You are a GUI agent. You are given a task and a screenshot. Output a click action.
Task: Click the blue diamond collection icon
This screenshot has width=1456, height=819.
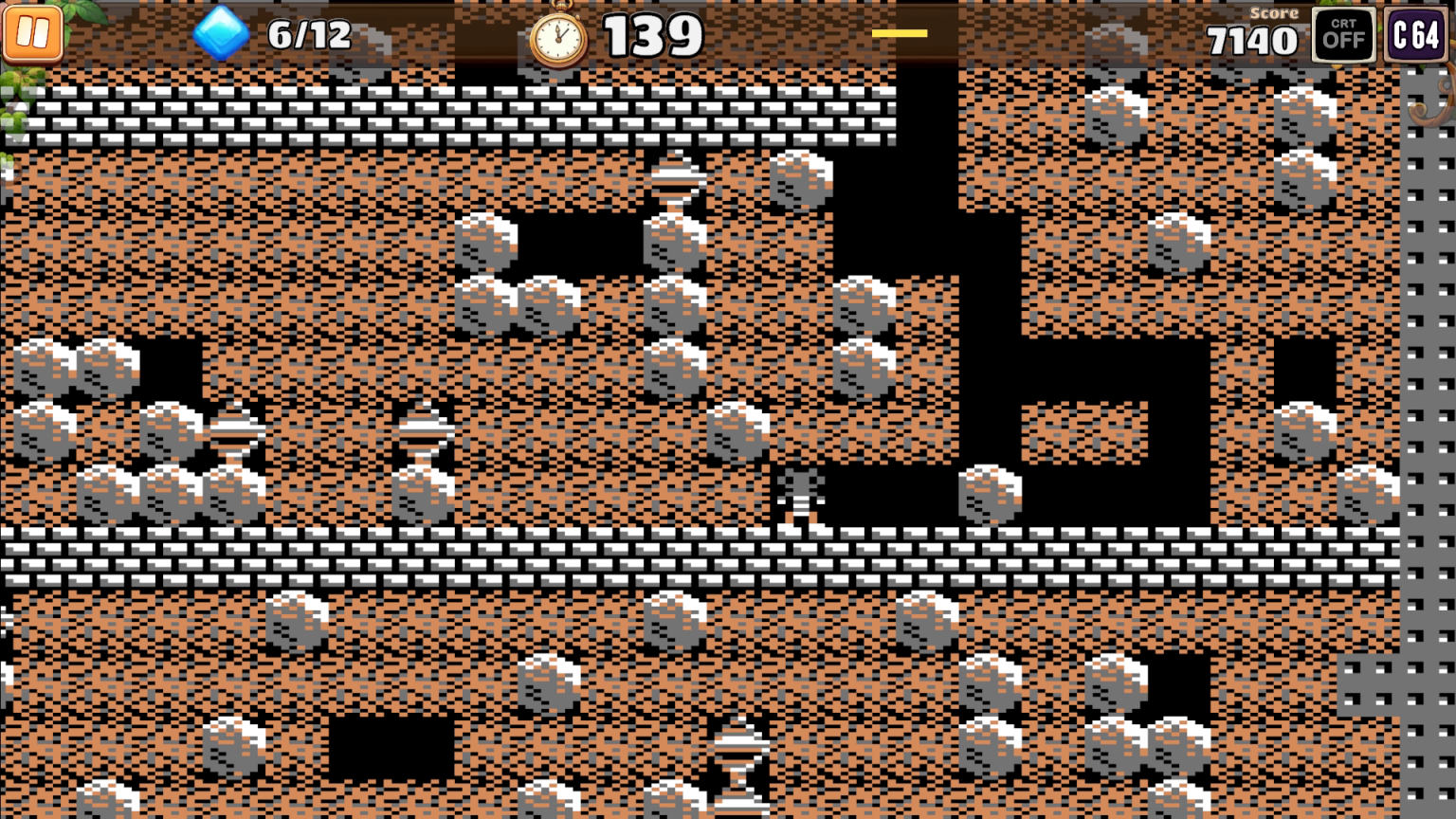tap(220, 34)
